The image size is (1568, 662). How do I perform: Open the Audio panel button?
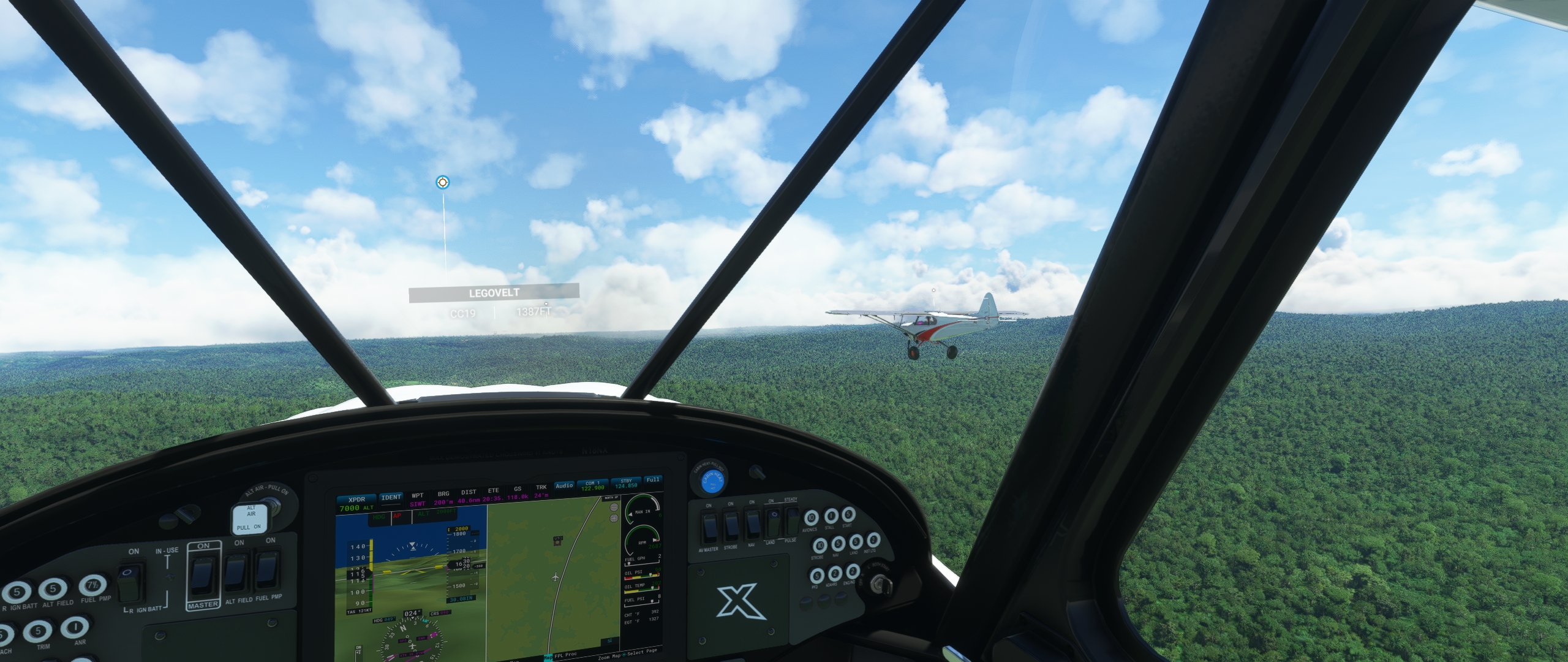564,485
